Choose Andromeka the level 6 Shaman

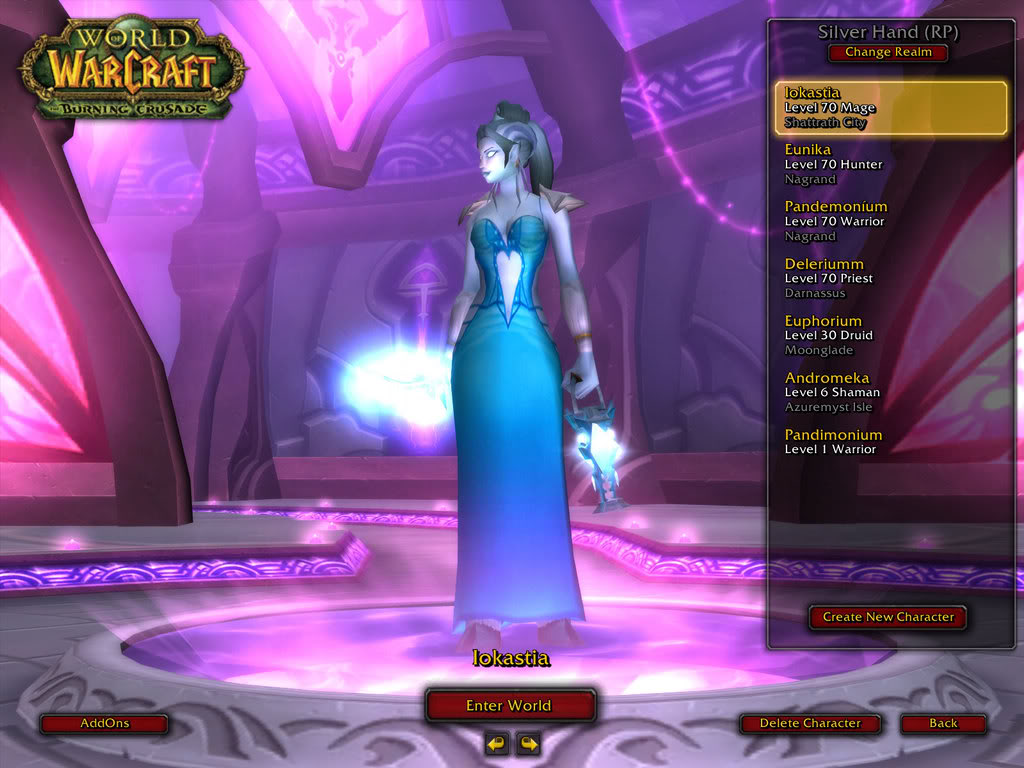point(890,392)
